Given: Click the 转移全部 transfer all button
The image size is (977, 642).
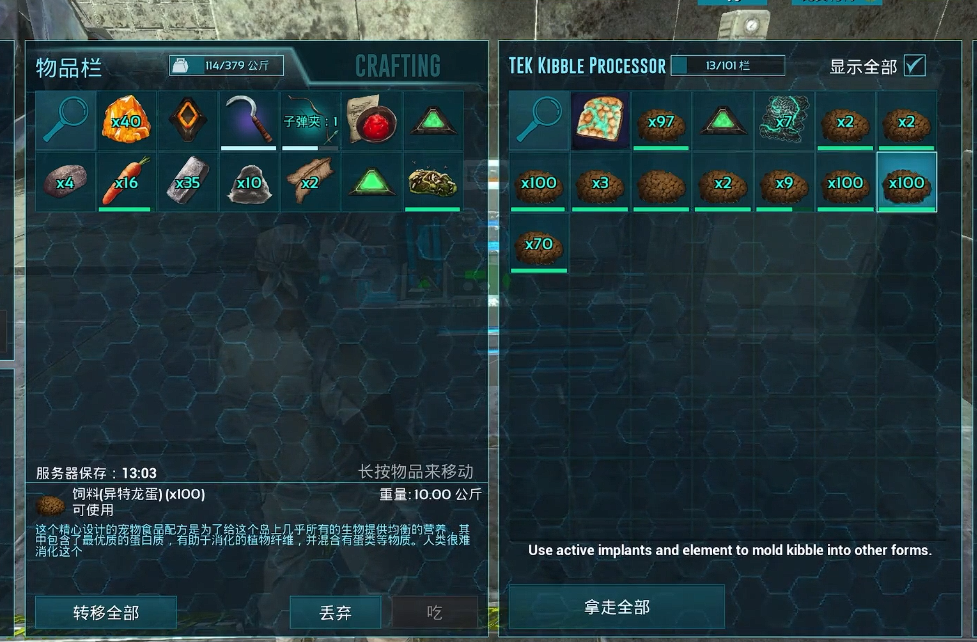Looking at the screenshot, I should click(106, 612).
